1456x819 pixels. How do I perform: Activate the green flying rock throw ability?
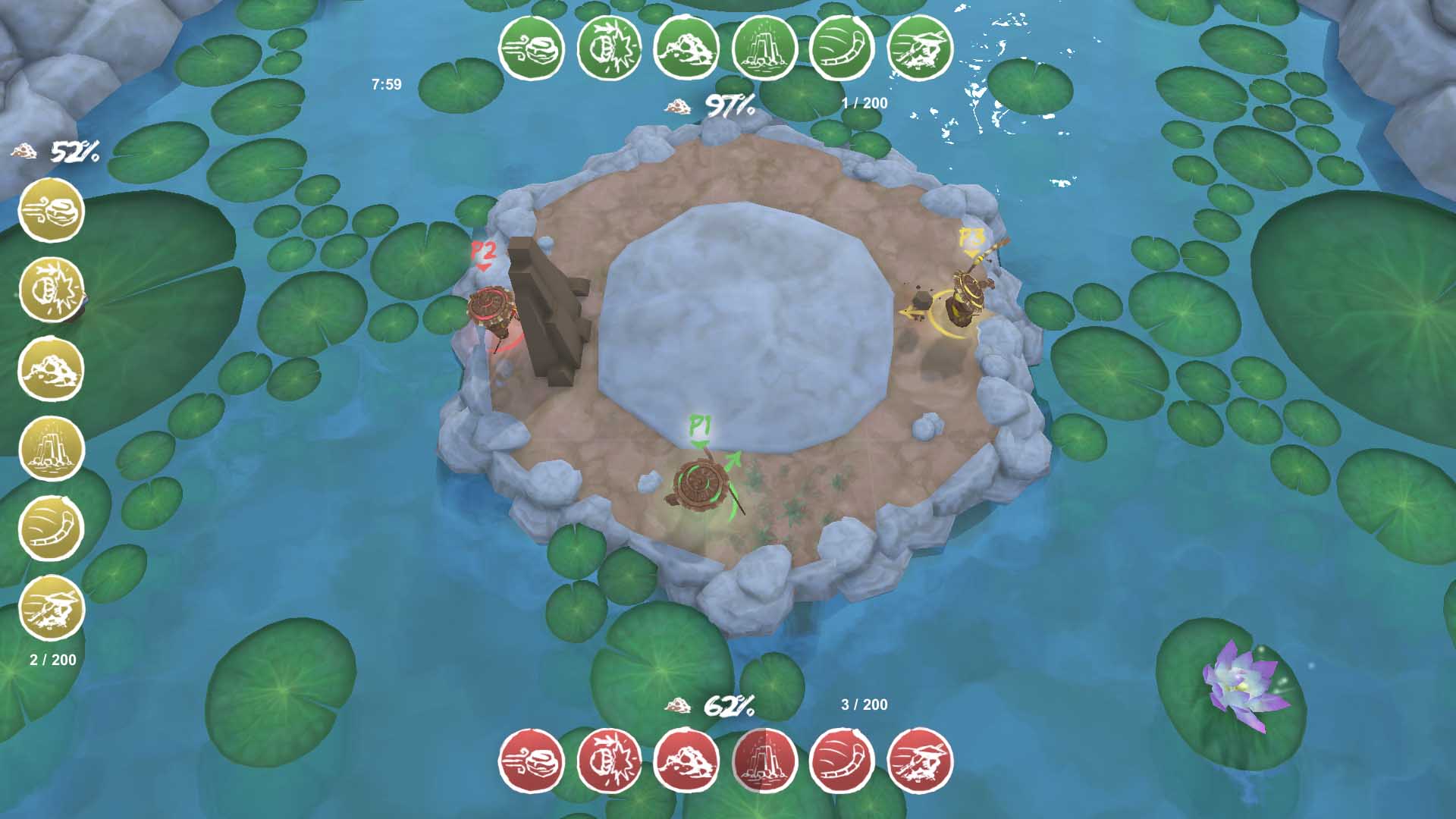532,48
